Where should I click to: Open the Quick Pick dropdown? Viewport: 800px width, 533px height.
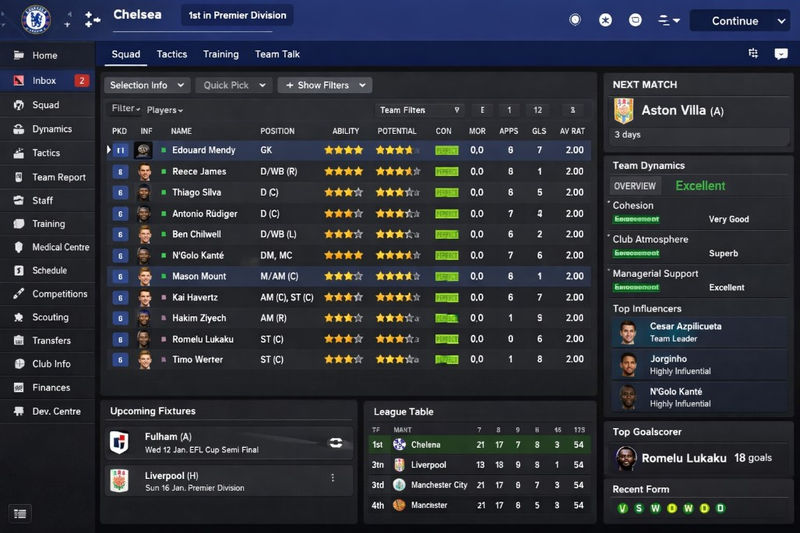pyautogui.click(x=232, y=86)
